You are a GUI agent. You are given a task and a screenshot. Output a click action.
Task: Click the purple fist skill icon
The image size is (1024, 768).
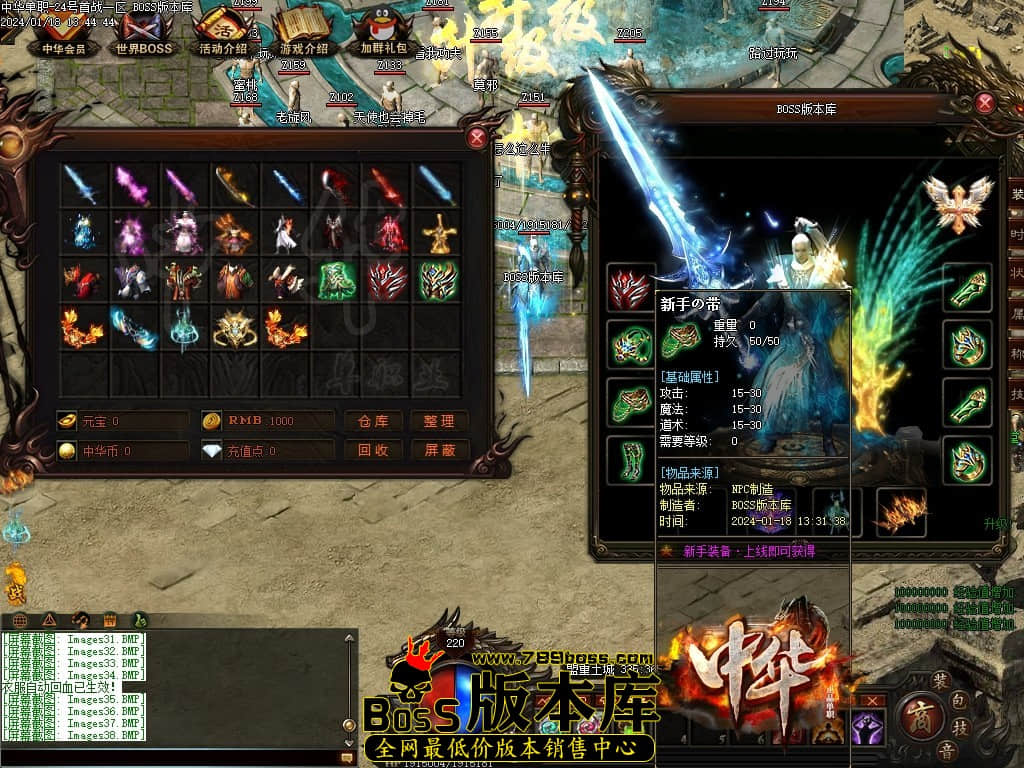[868, 728]
